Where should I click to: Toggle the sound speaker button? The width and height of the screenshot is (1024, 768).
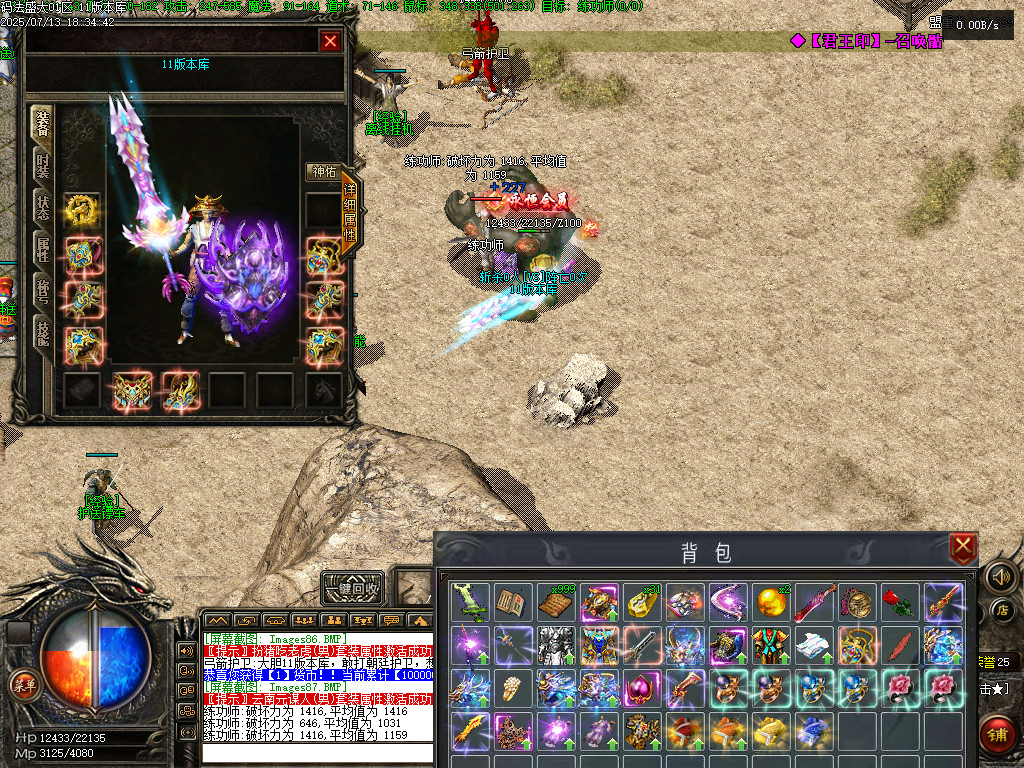(1000, 577)
